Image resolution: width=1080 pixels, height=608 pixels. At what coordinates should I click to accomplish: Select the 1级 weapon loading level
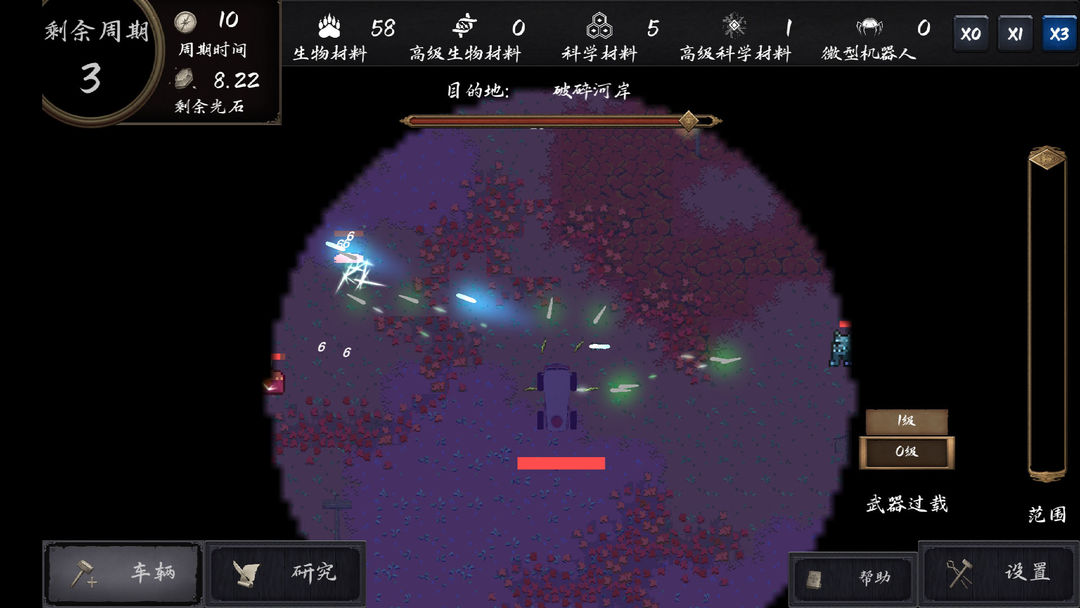click(906, 421)
